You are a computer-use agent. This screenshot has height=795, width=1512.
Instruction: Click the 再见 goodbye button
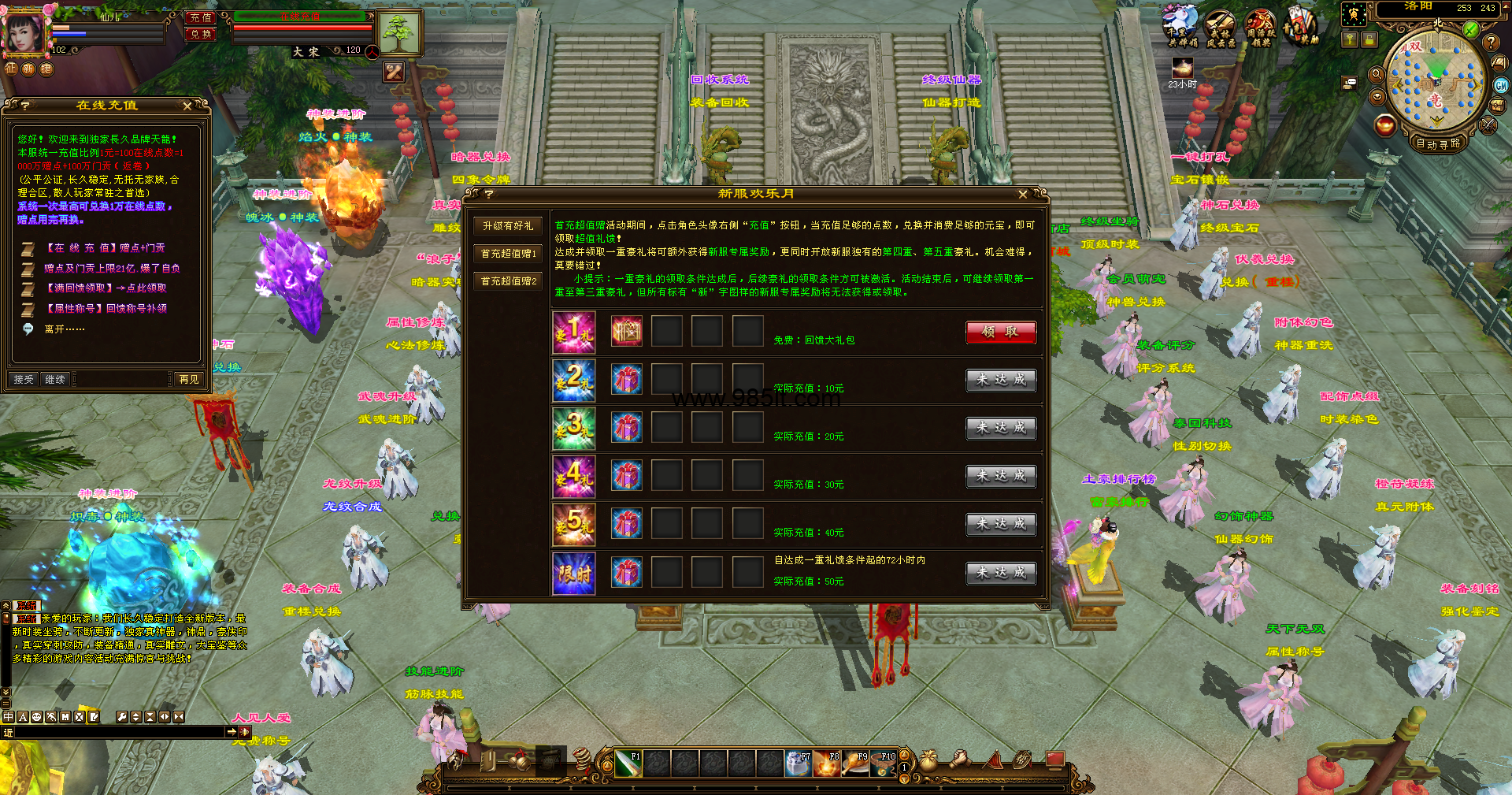coord(189,379)
